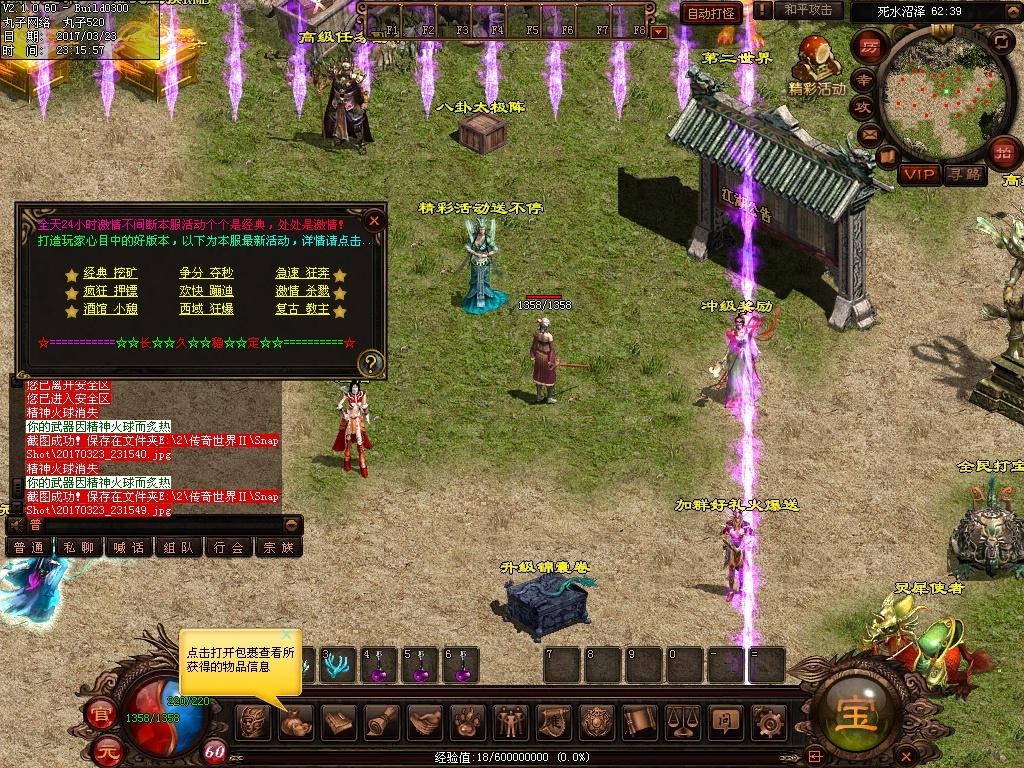Select the purple potion in hotbar slot 4

[379, 667]
